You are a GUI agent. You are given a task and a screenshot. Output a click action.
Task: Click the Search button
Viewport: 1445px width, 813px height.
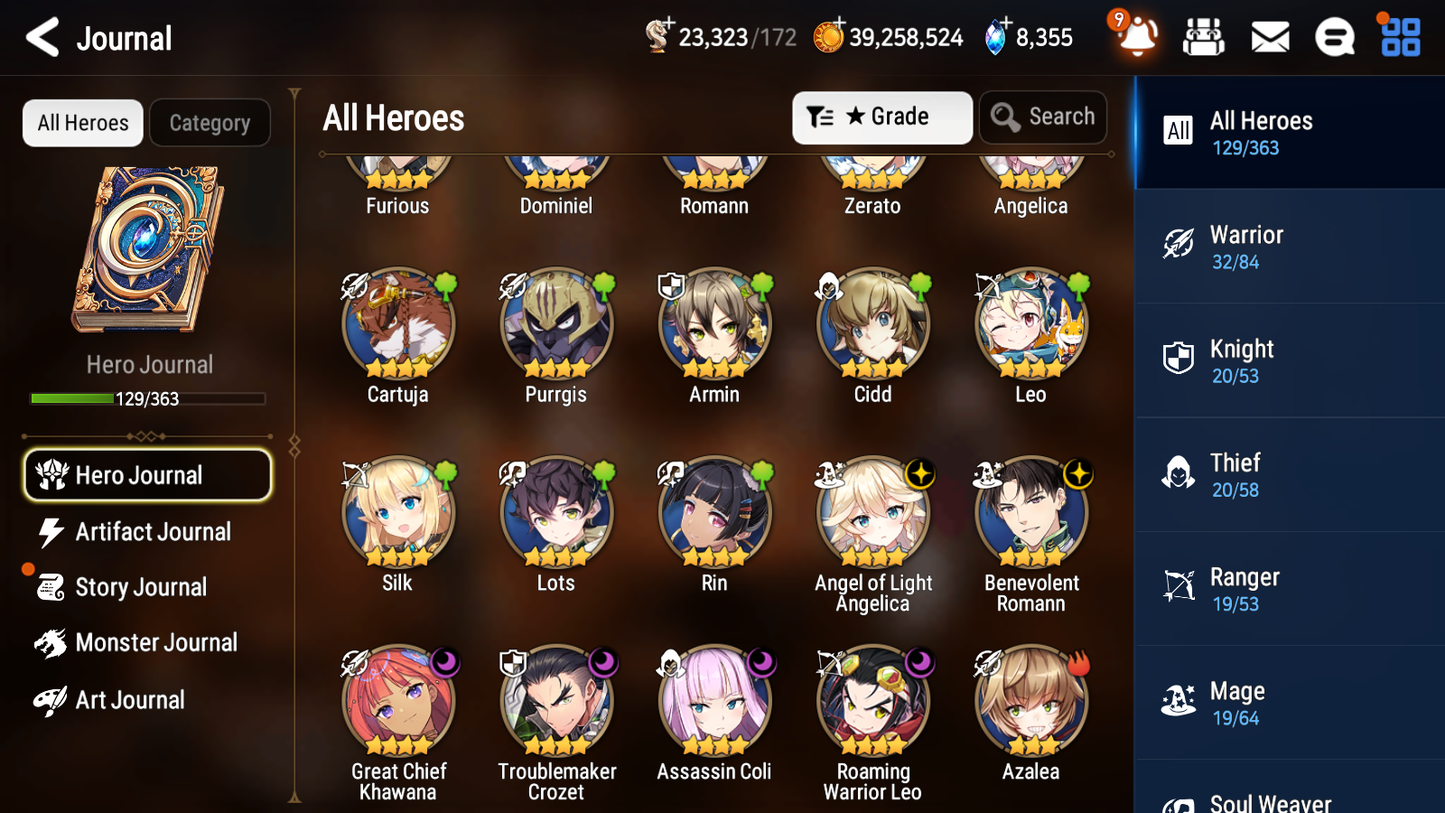pos(1043,117)
